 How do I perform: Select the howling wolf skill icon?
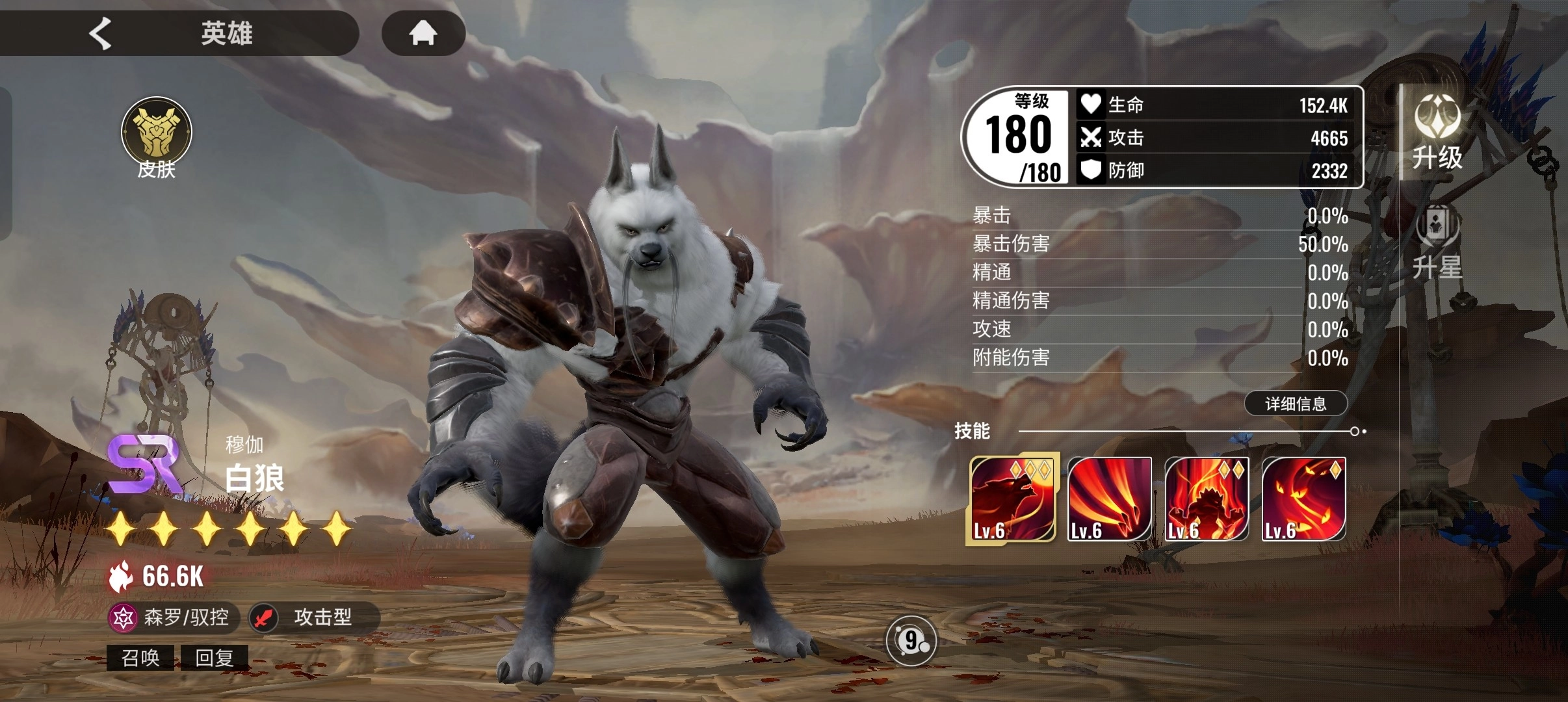point(1012,499)
